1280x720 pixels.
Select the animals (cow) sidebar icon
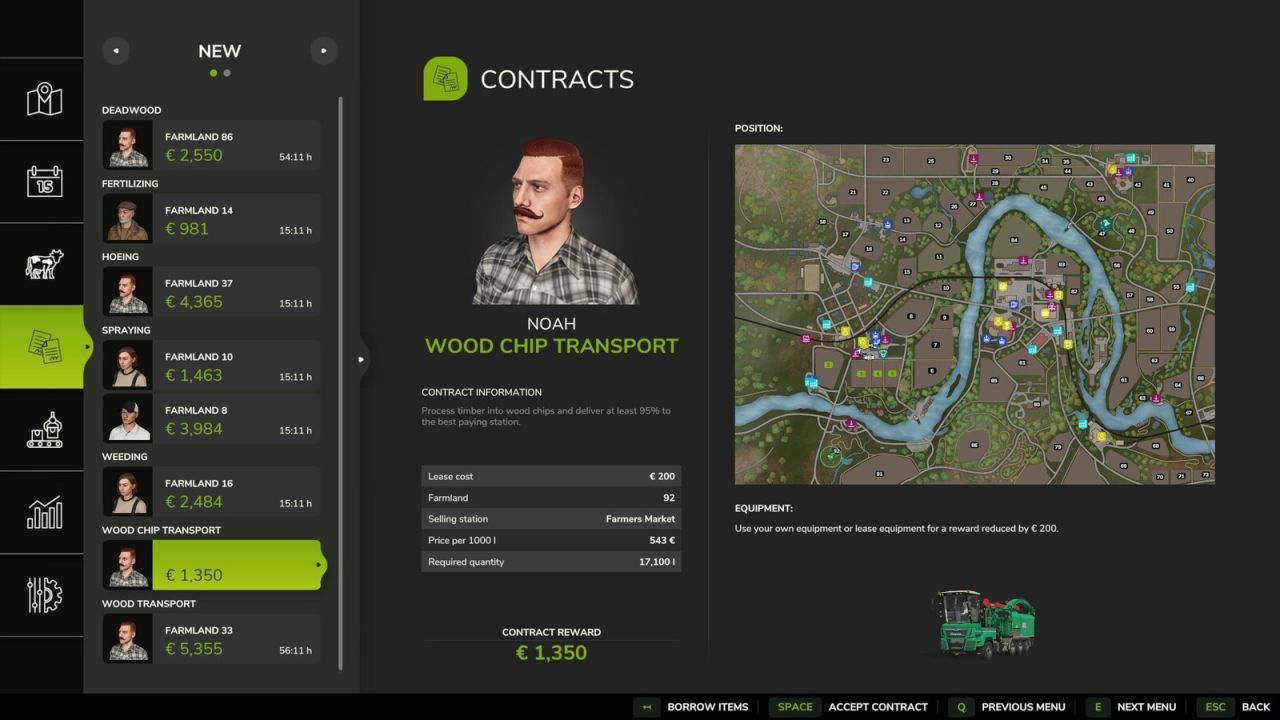click(x=42, y=263)
